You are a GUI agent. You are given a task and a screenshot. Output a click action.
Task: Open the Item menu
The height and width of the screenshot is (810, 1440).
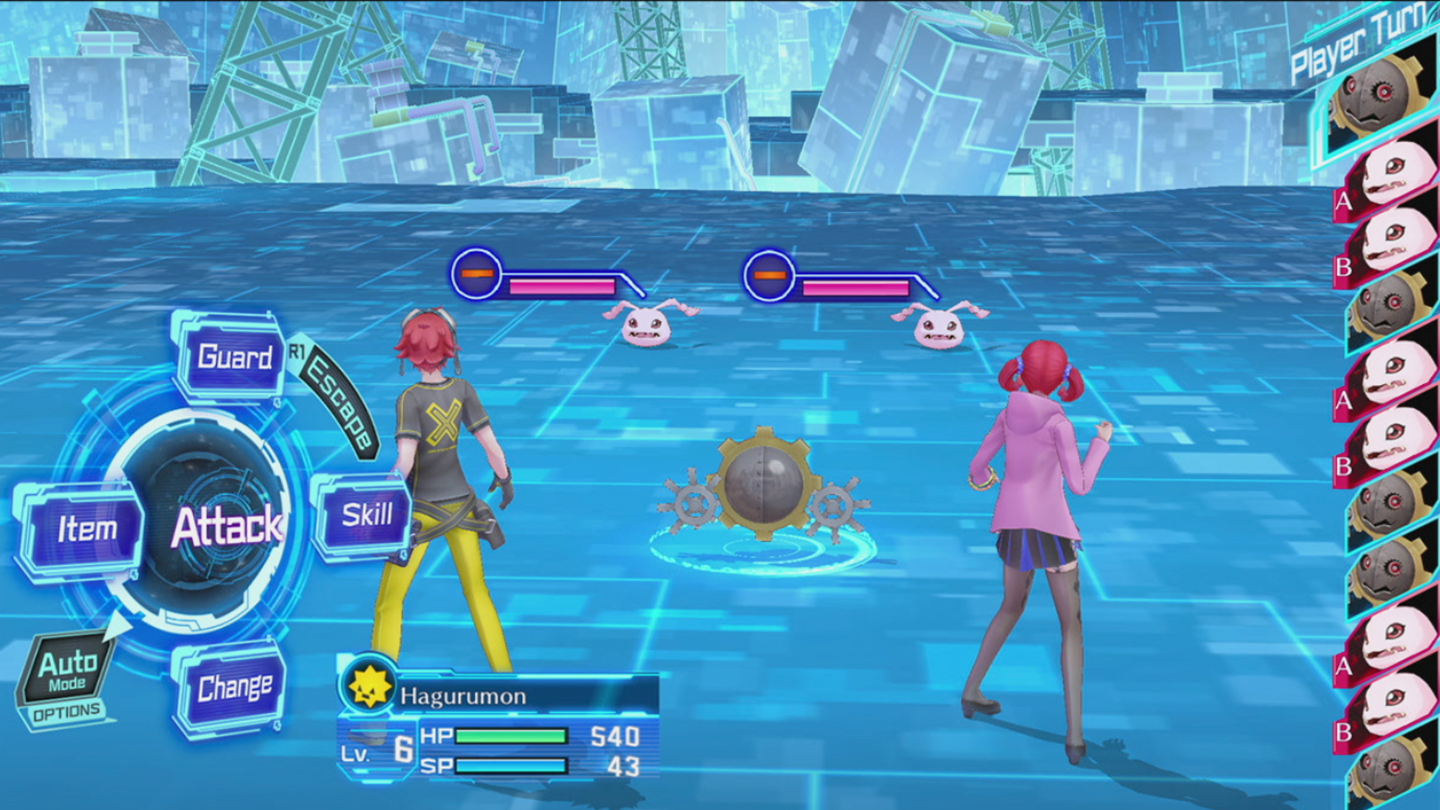[85, 529]
